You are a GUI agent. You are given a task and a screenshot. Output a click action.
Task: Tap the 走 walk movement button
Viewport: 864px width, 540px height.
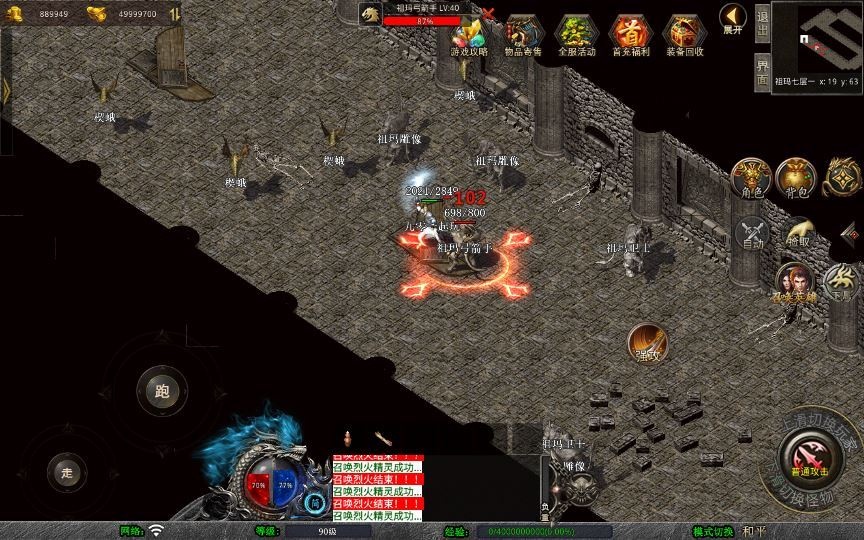[68, 471]
